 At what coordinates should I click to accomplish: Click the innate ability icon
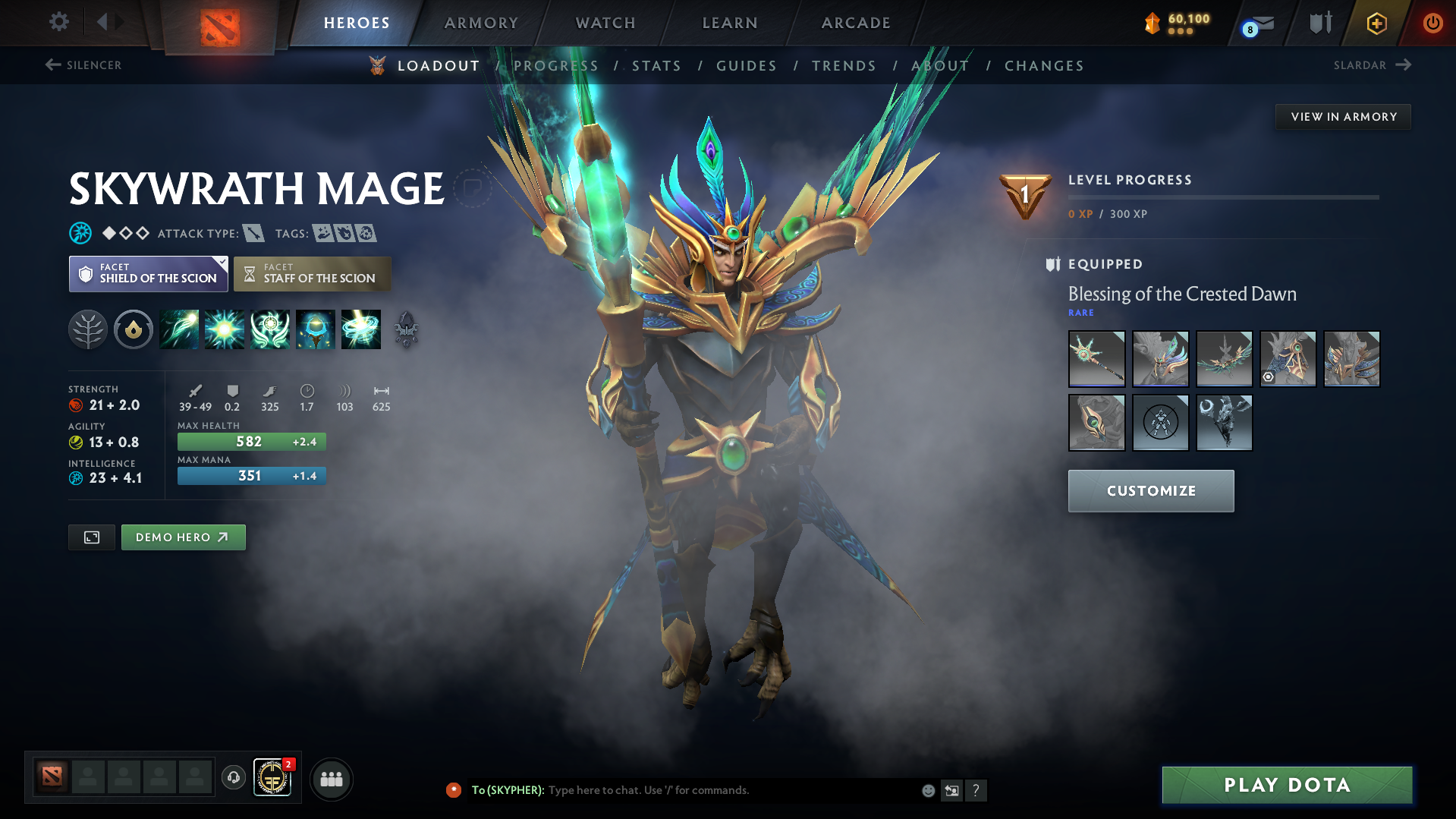(134, 329)
